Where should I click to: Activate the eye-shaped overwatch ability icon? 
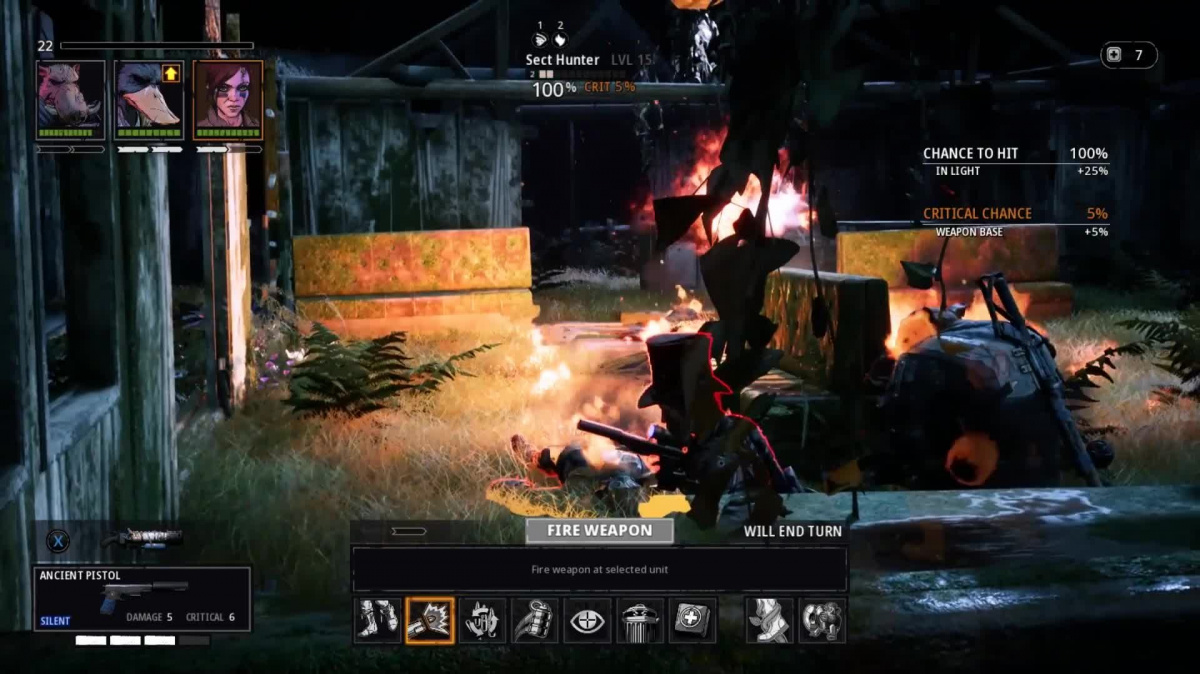pos(588,620)
